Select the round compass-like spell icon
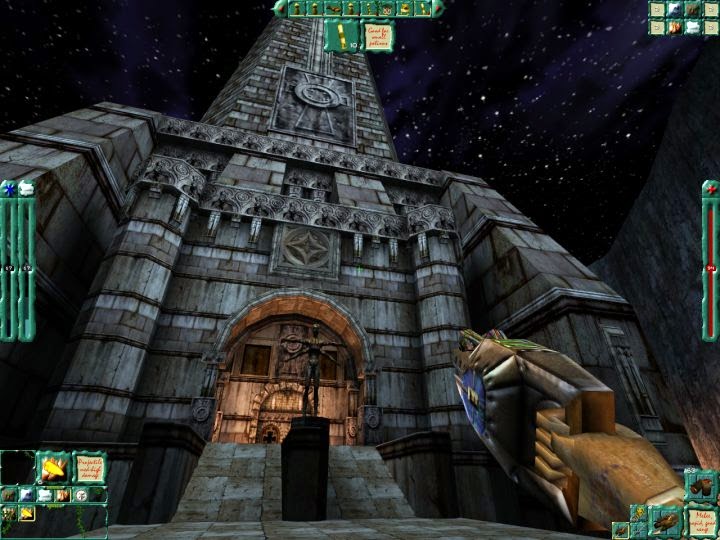This screenshot has height=540, width=720. (81, 495)
